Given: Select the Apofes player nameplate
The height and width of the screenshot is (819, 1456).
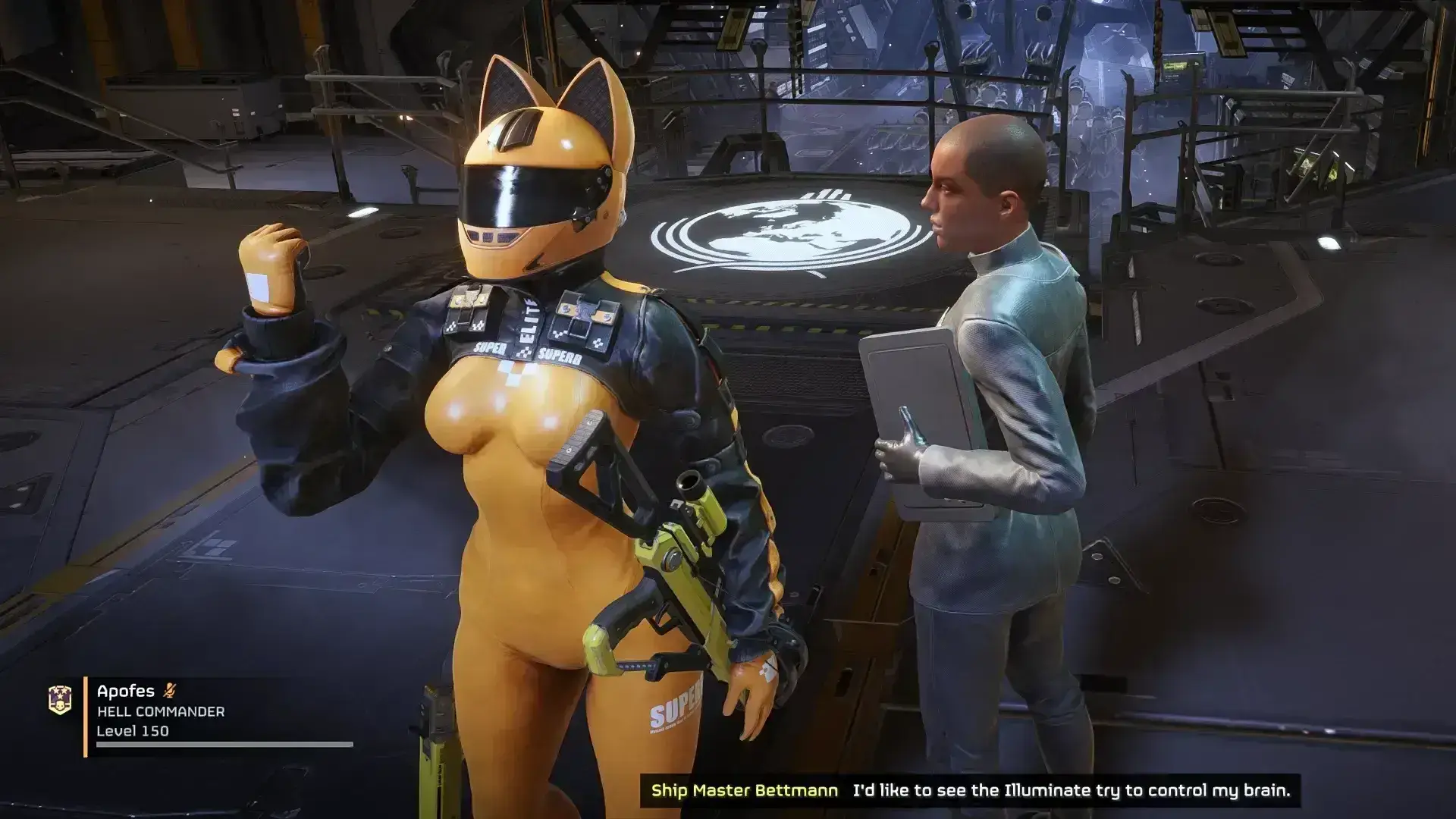Looking at the screenshot, I should click(126, 691).
